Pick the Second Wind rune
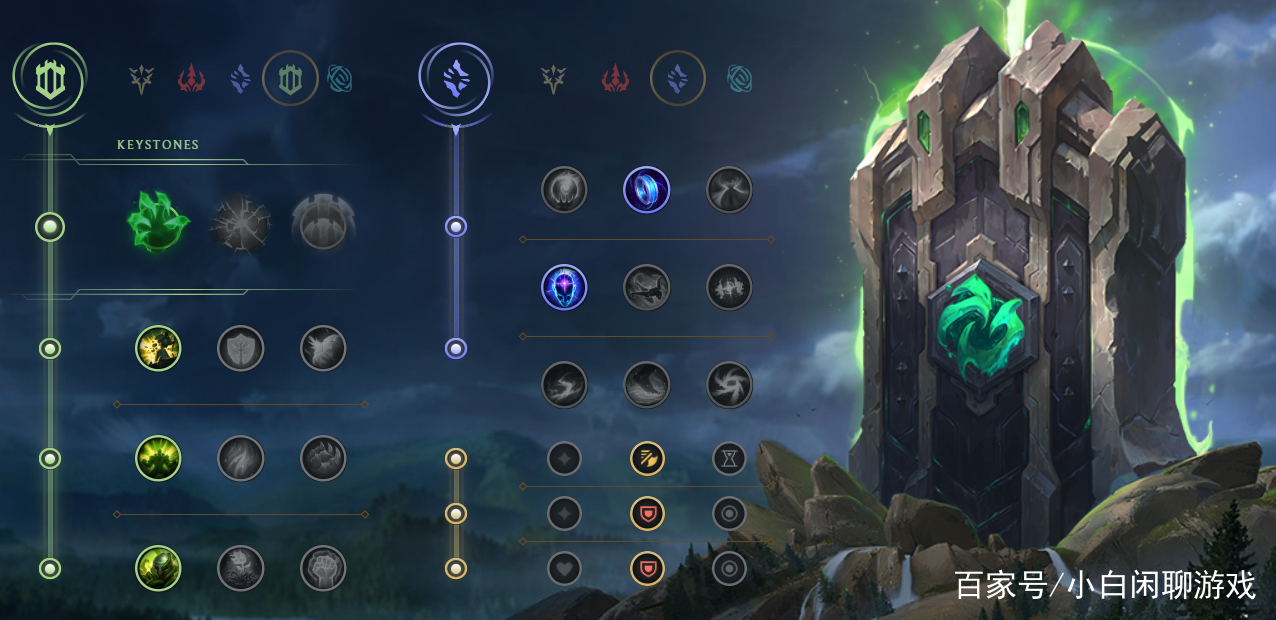This screenshot has height=620, width=1276. pyautogui.click(x=241, y=458)
